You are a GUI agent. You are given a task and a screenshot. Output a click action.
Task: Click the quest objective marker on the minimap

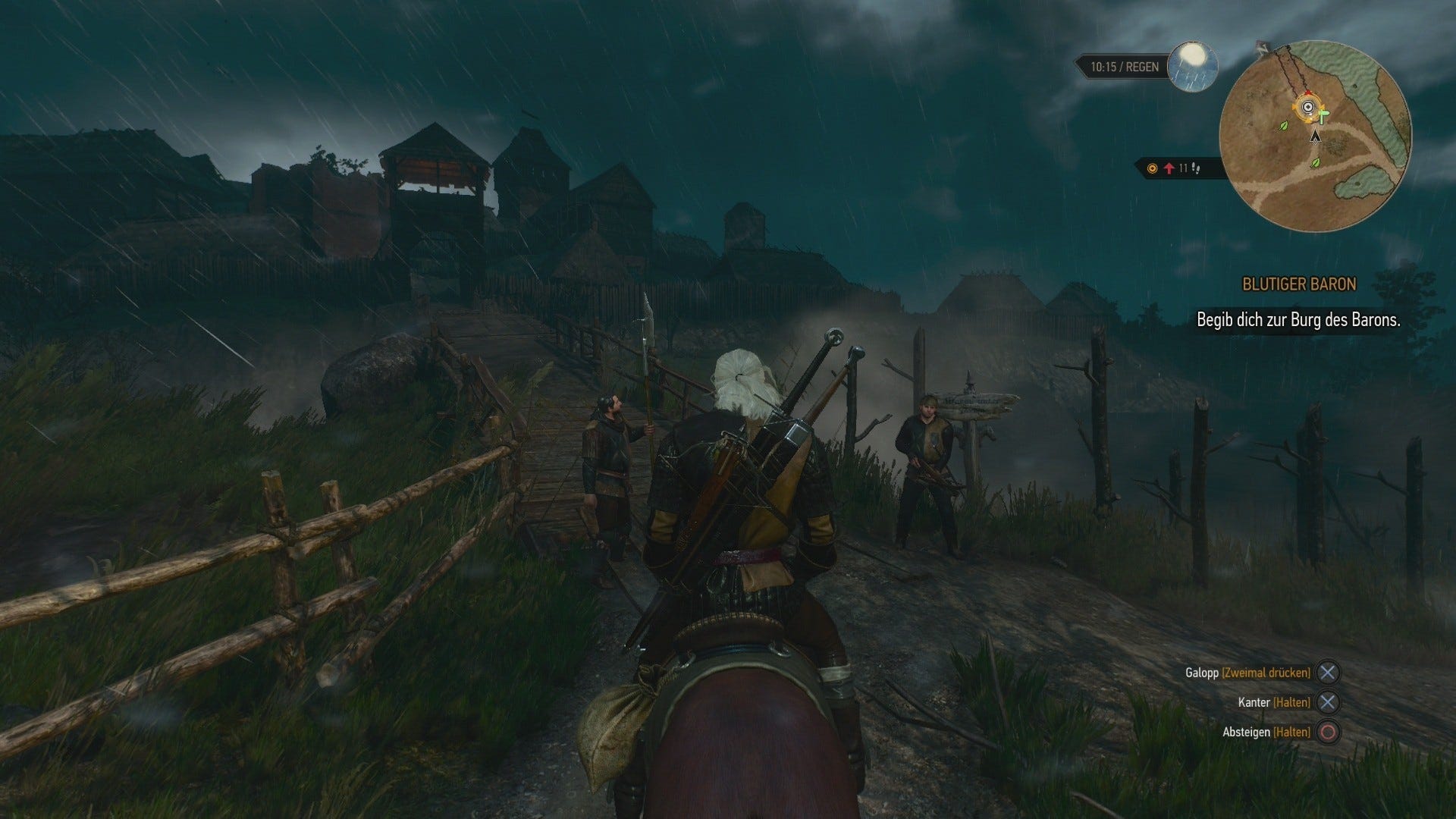[1309, 107]
